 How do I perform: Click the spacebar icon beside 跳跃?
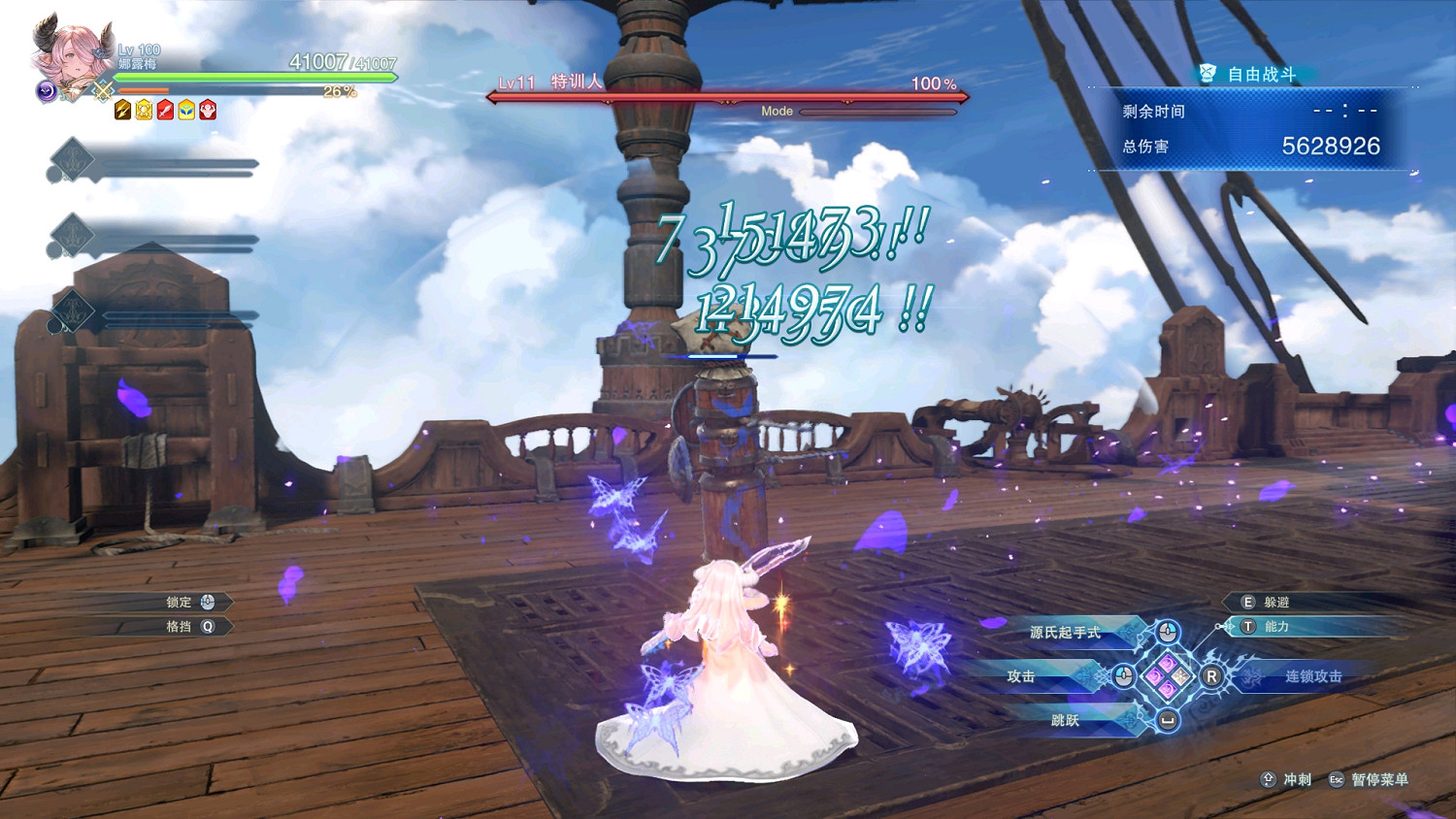(1167, 721)
